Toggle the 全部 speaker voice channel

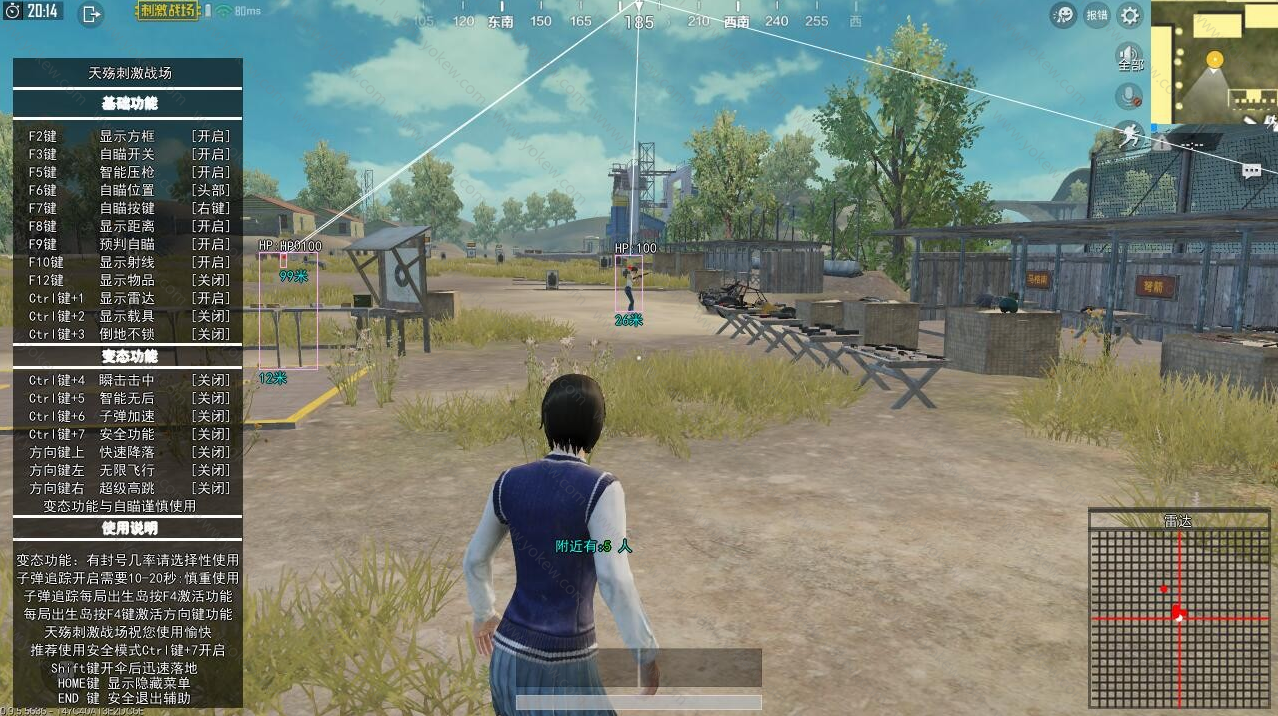[x=1130, y=57]
